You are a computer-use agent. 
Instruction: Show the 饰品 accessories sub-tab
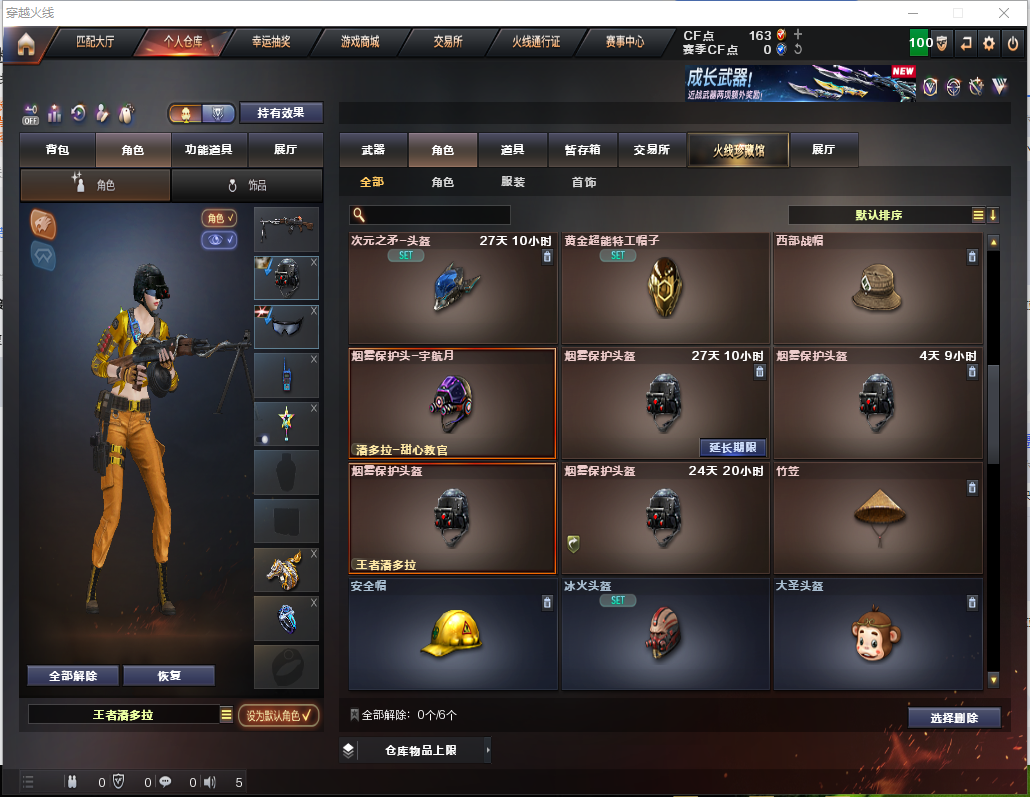click(246, 185)
